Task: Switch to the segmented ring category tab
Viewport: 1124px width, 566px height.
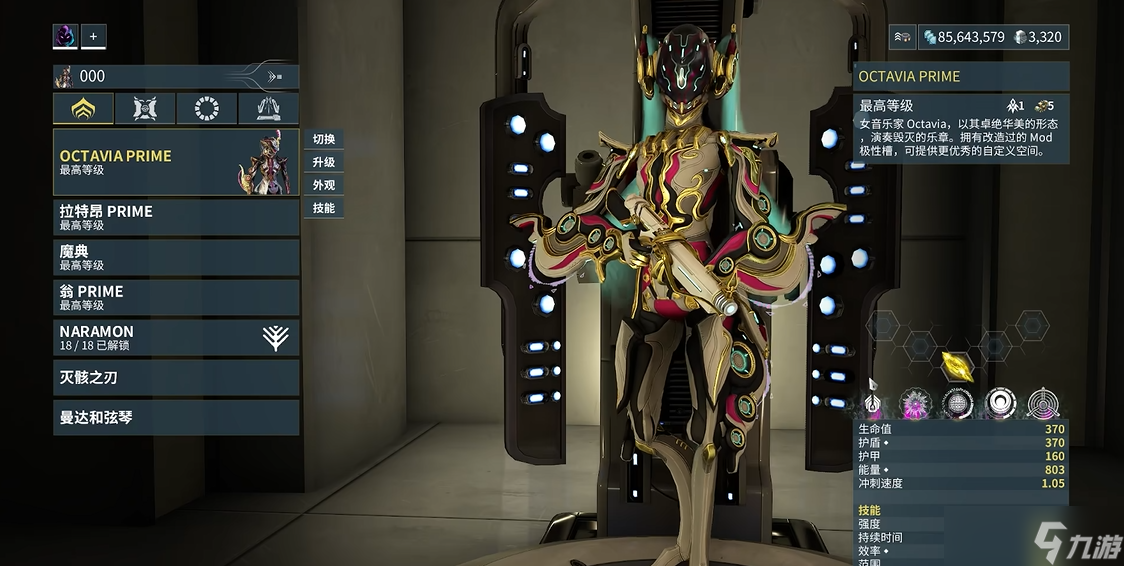Action: 207,108
